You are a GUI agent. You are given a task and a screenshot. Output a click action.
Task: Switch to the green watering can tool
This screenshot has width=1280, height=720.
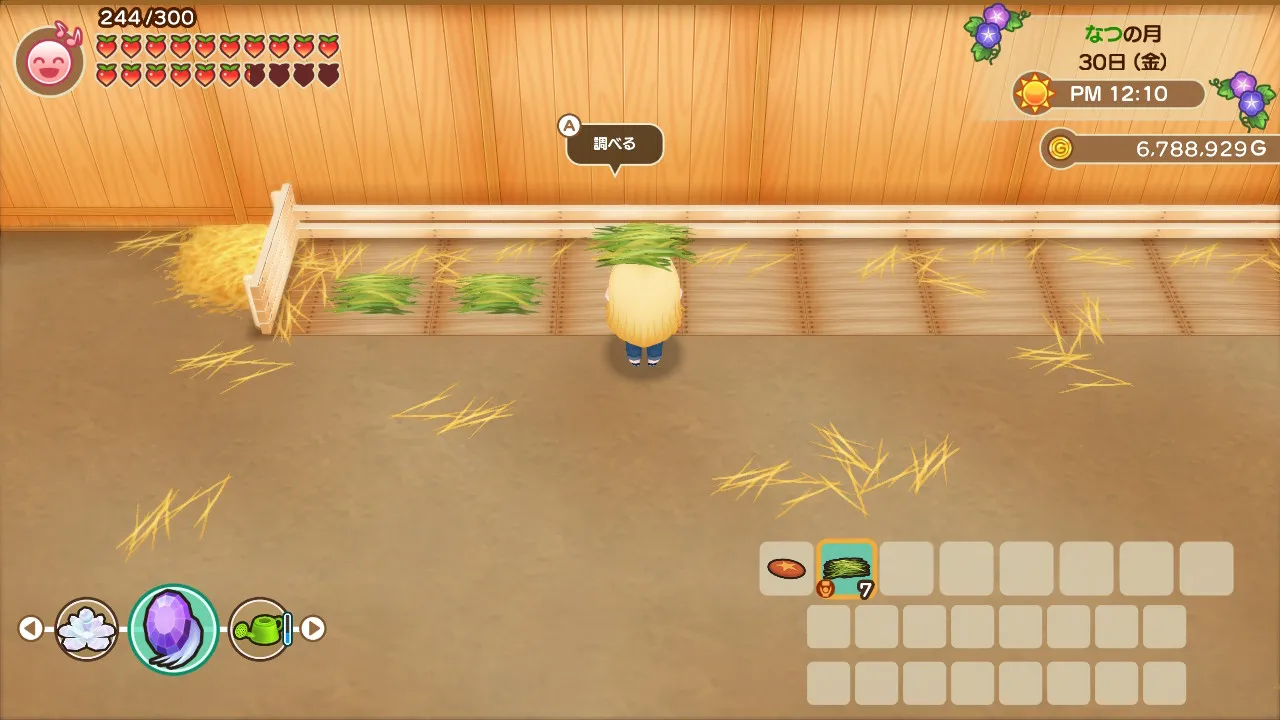click(x=261, y=629)
